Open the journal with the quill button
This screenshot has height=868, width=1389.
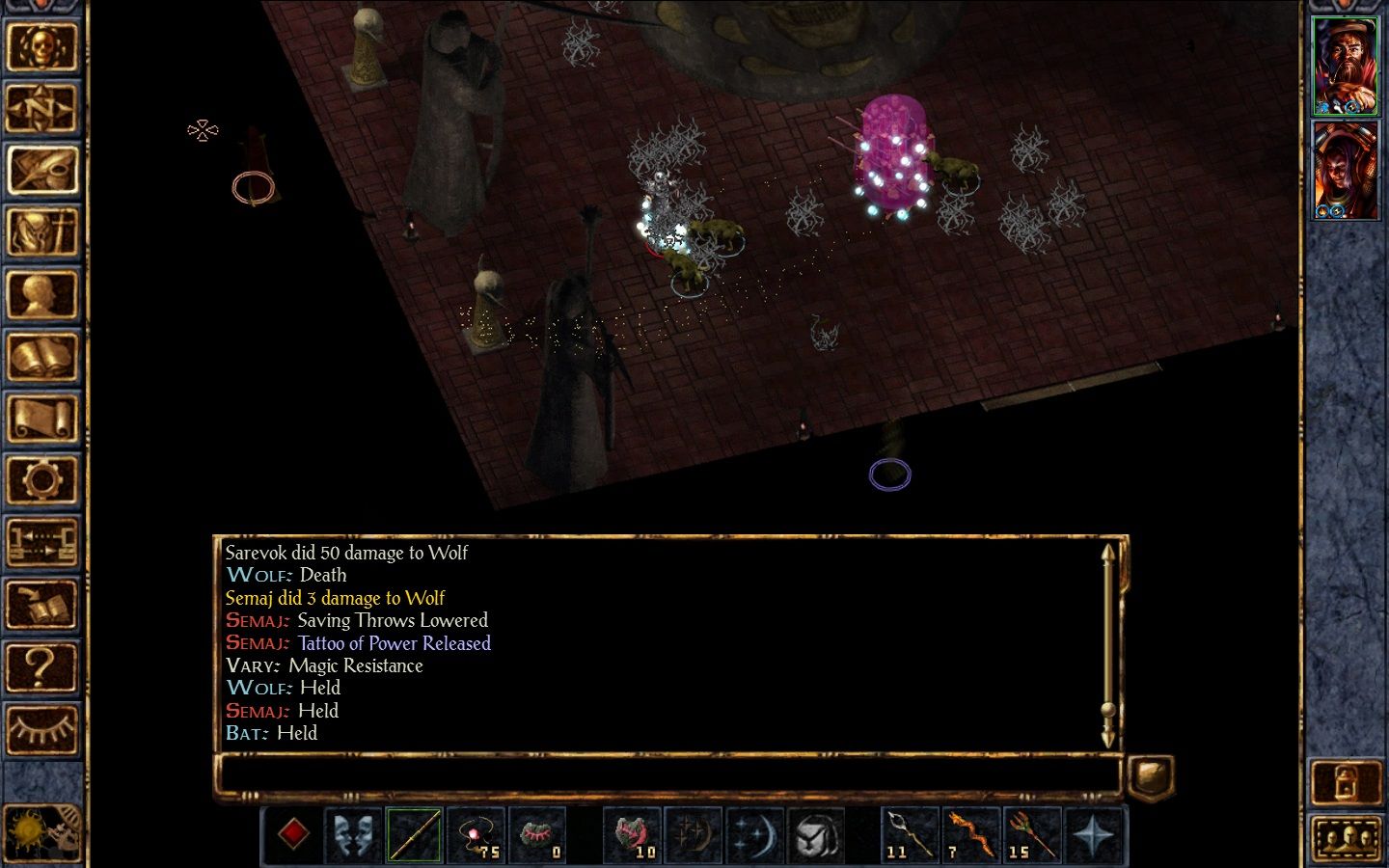click(x=41, y=170)
